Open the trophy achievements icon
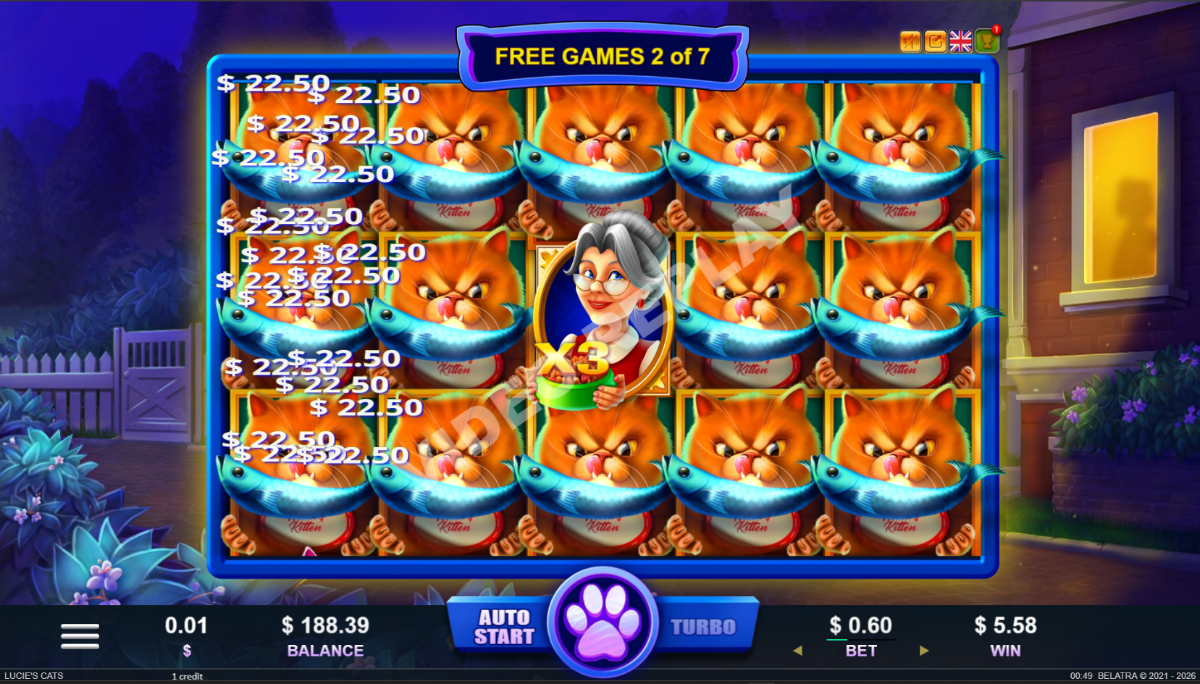 [986, 41]
